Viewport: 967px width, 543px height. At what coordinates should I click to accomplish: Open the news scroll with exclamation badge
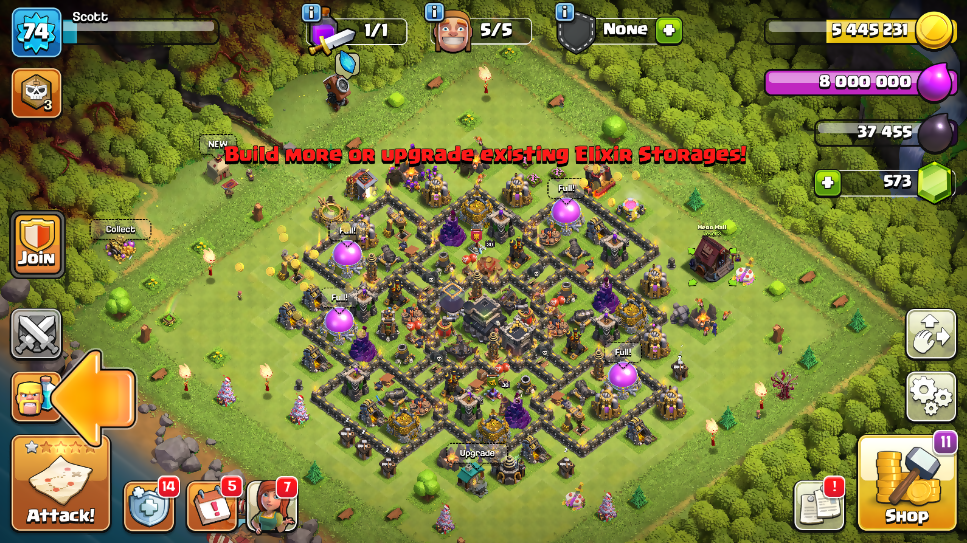[819, 505]
